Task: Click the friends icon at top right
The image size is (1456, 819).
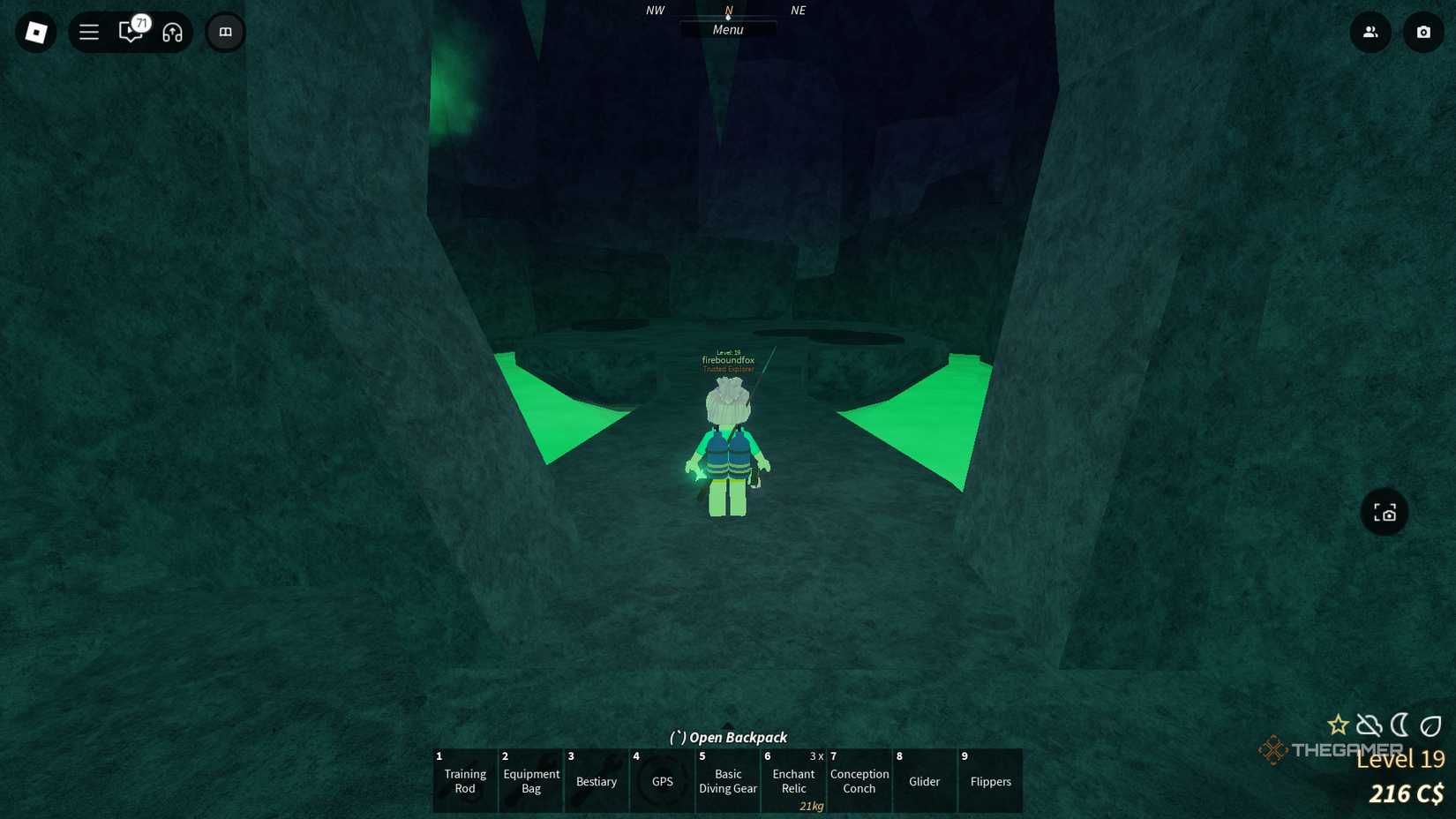Action: pyautogui.click(x=1370, y=32)
